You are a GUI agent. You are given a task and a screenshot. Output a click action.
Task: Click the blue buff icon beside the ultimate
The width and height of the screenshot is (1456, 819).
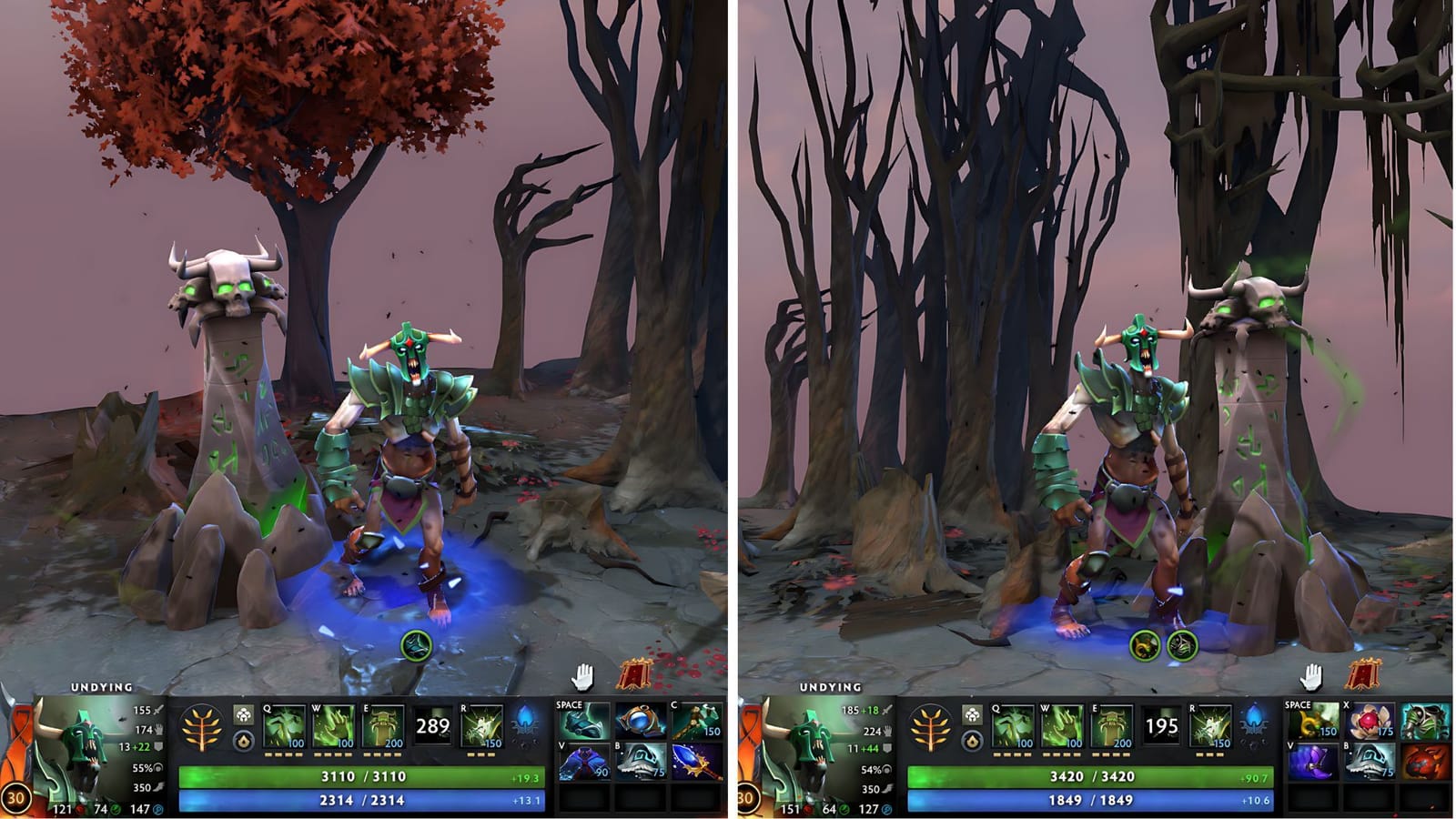pyautogui.click(x=523, y=723)
